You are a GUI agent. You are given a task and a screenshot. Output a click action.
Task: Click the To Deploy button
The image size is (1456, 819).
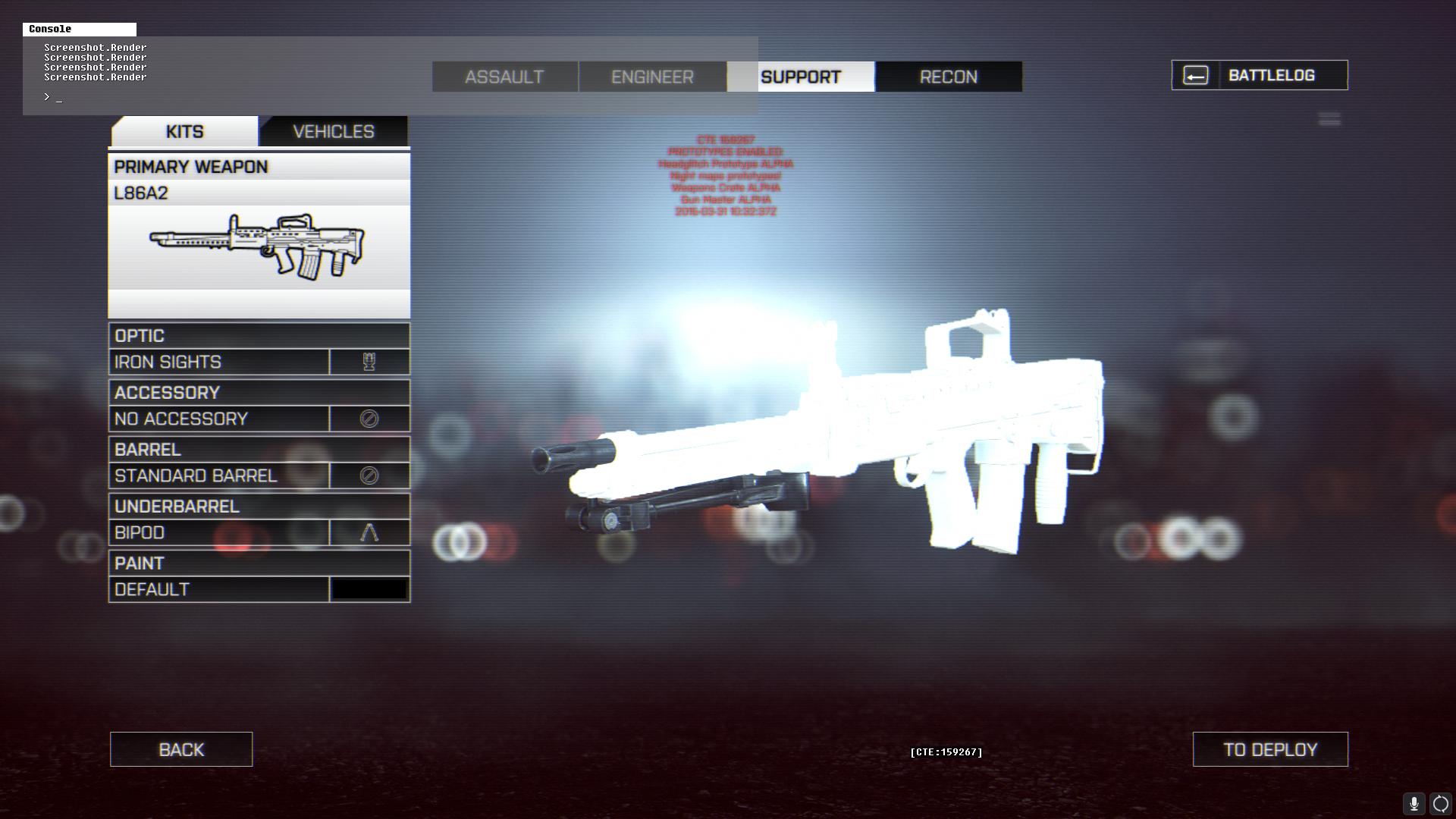click(1270, 749)
